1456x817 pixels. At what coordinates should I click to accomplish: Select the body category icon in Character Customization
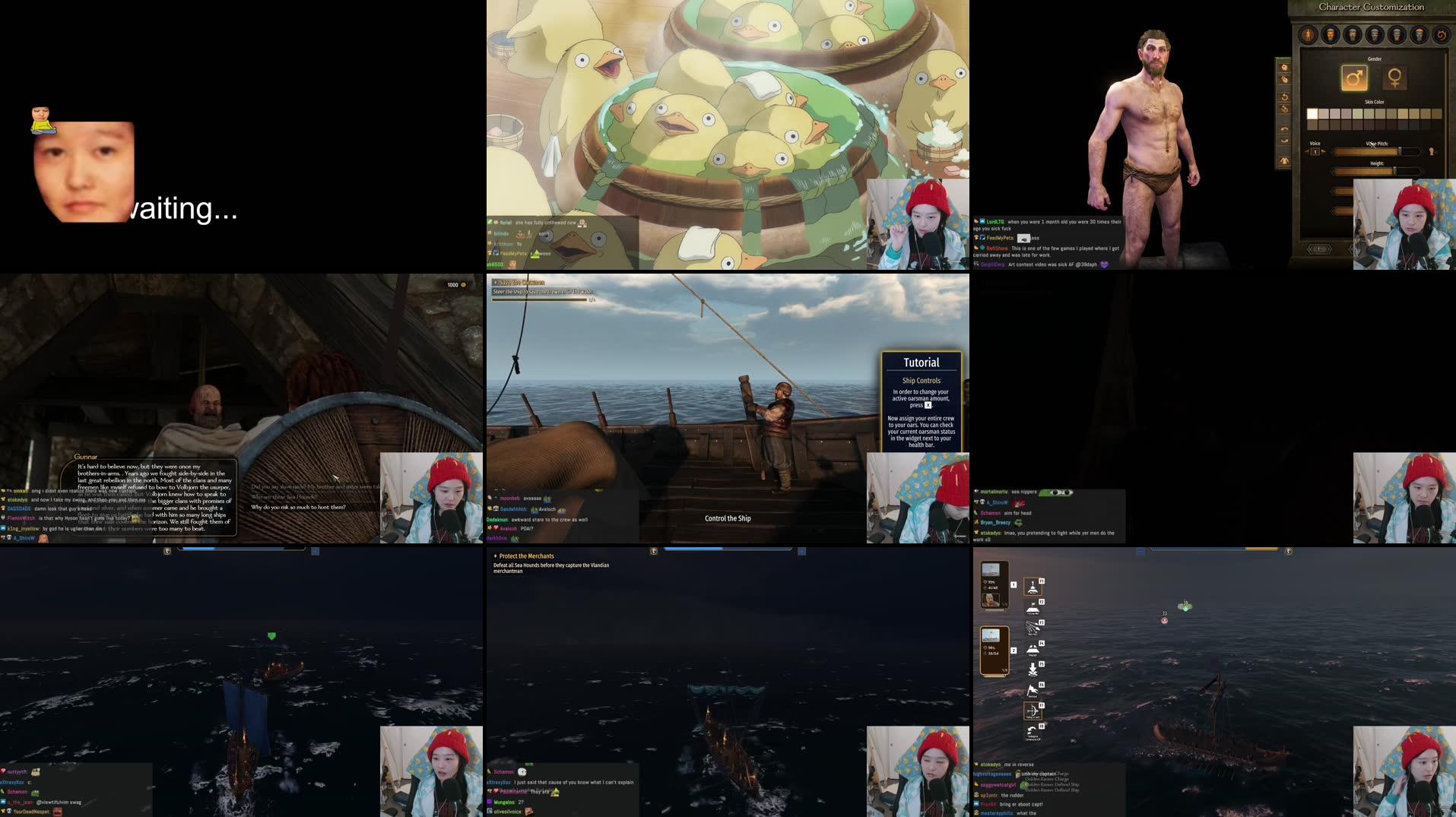[1308, 35]
